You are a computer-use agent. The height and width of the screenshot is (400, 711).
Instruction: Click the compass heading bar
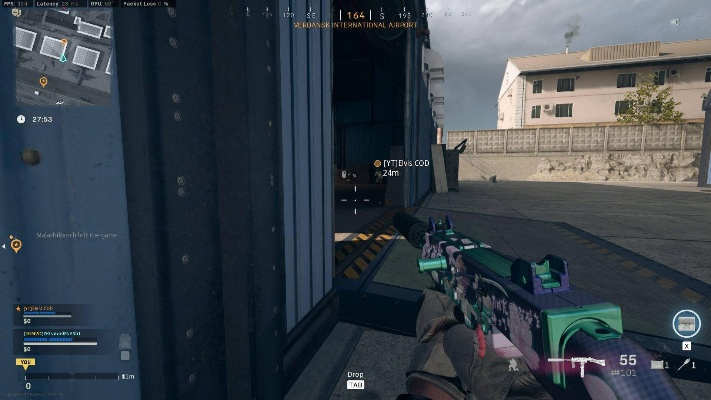pos(356,16)
